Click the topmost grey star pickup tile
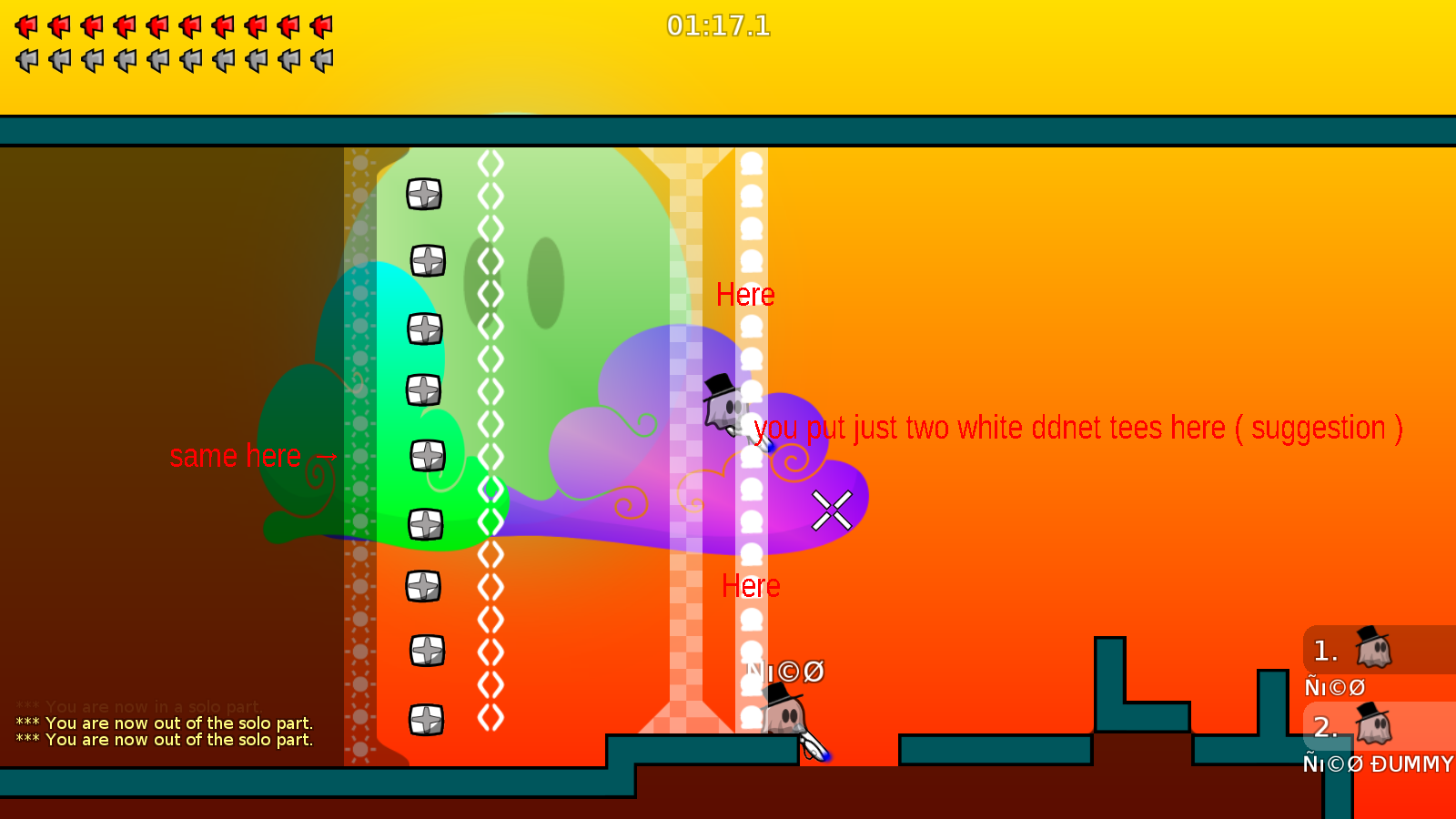The width and height of the screenshot is (1456, 819). pyautogui.click(x=424, y=193)
